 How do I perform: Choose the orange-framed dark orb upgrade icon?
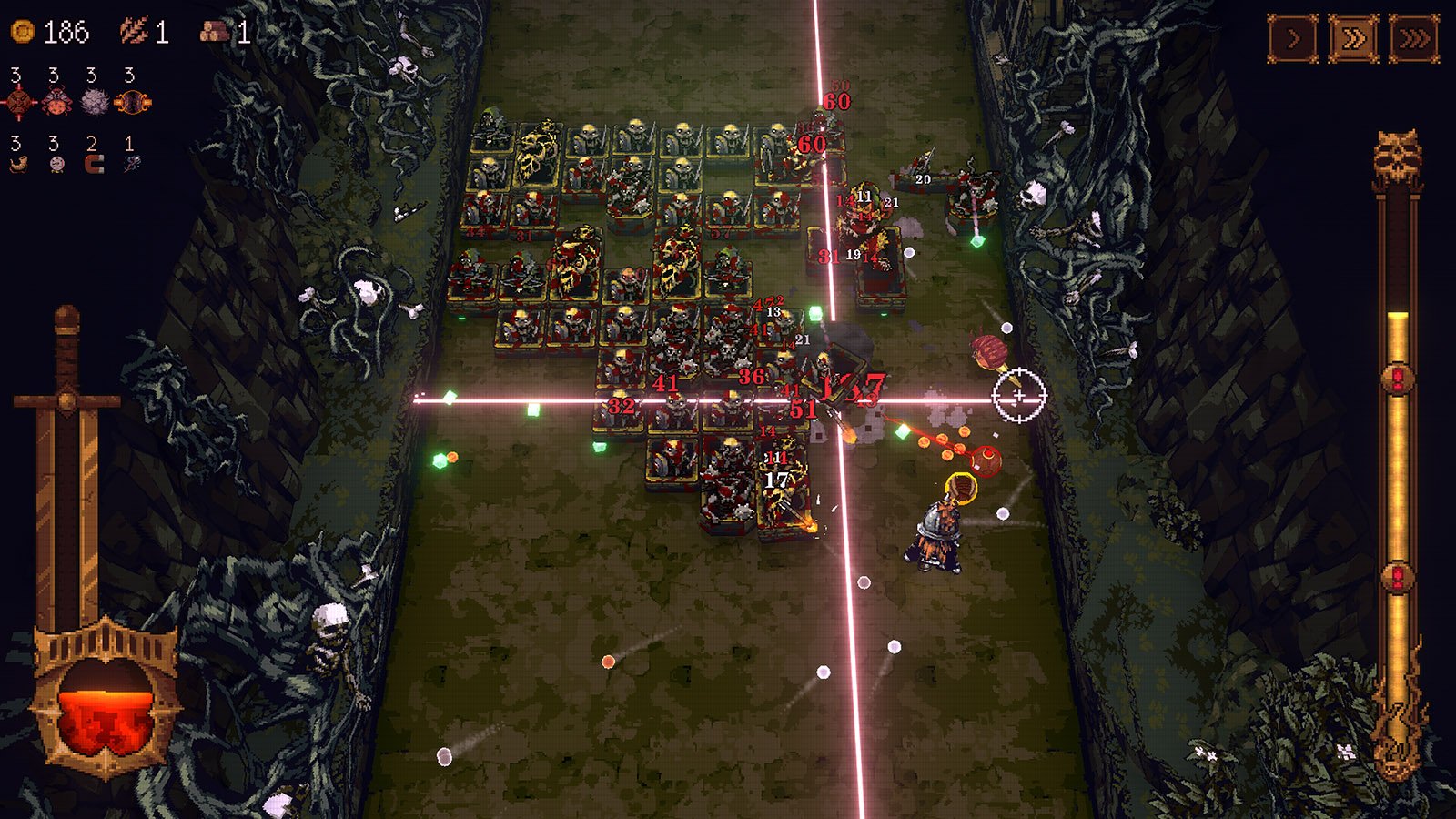(x=133, y=102)
